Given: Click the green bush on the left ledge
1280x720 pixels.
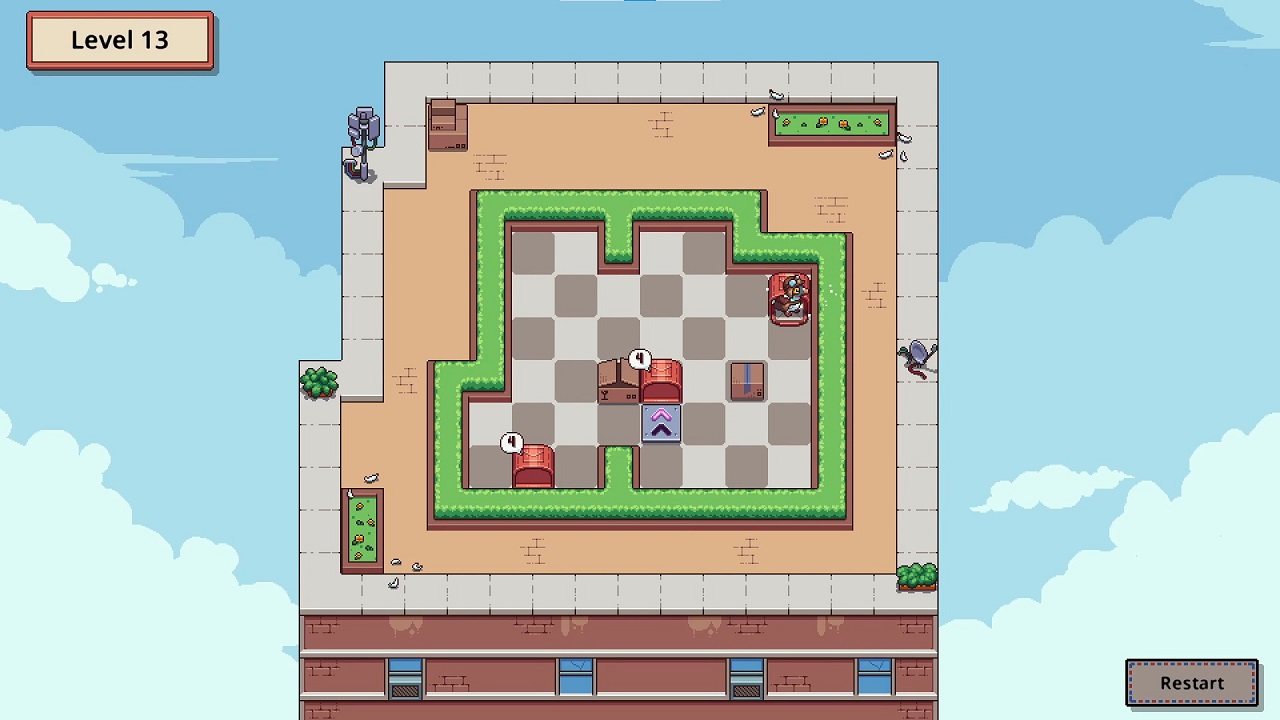Looking at the screenshot, I should tap(318, 383).
